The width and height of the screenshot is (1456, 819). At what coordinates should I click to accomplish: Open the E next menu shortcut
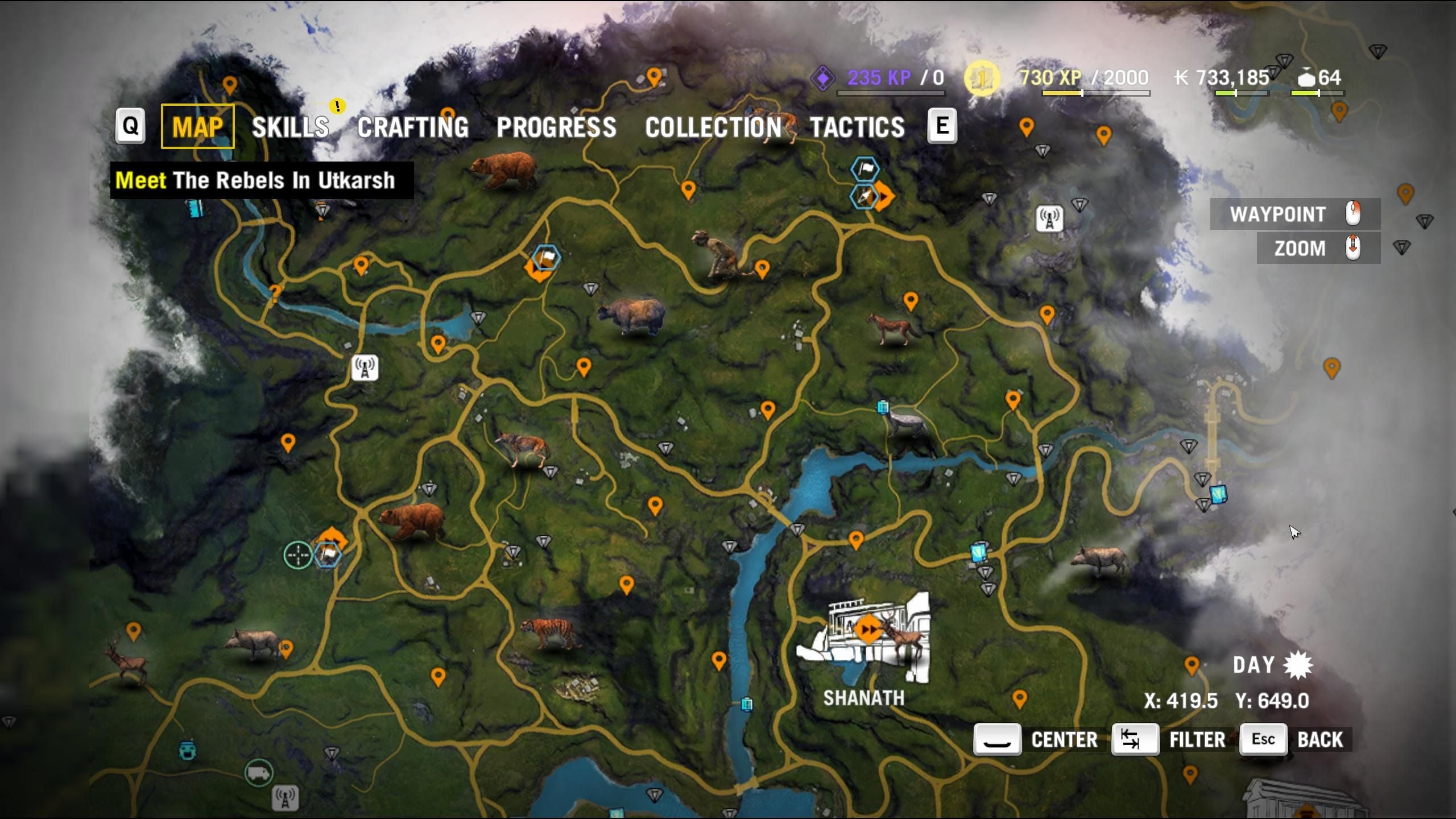(944, 126)
